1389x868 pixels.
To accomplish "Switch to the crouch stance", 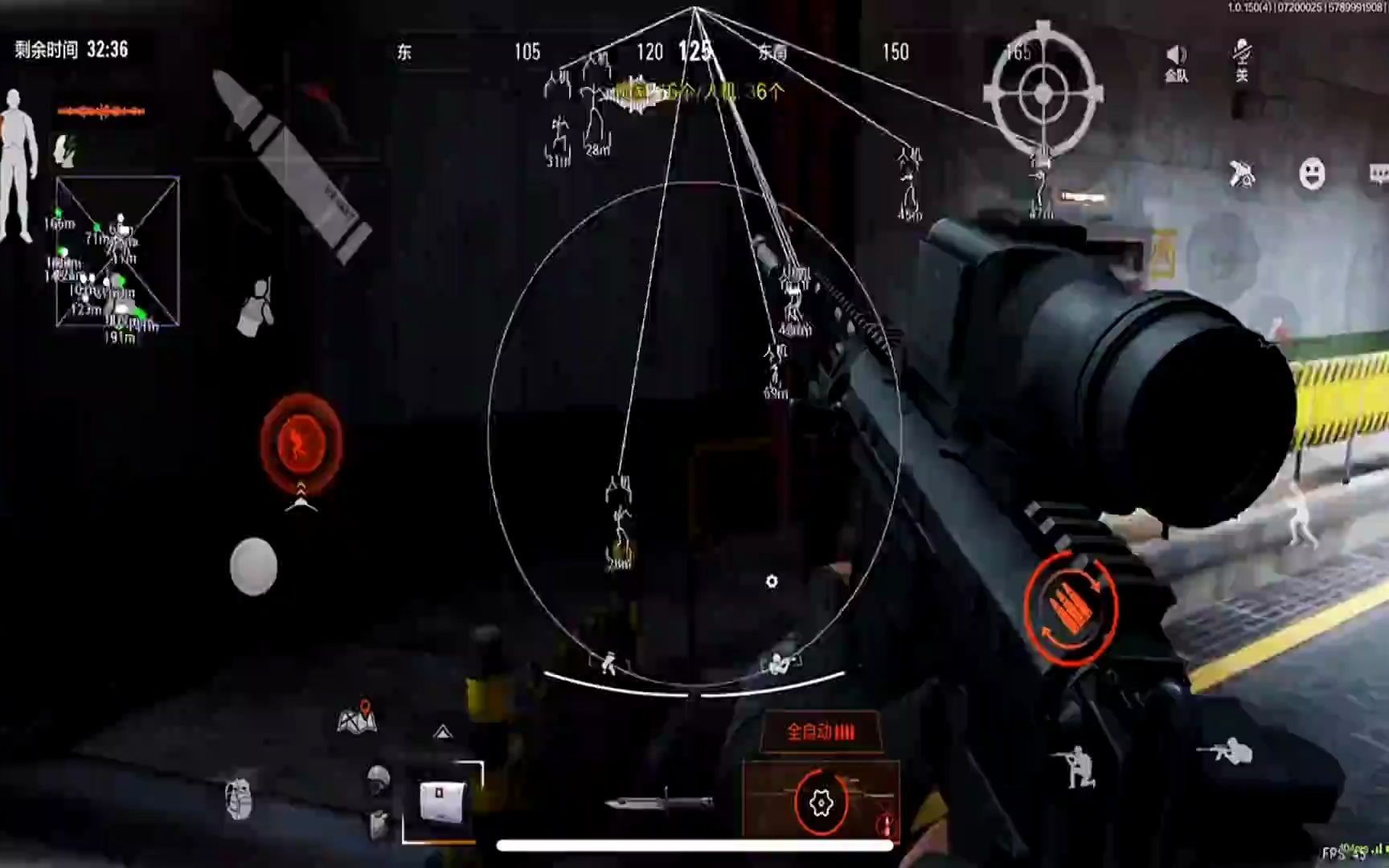I will 1077,768.
